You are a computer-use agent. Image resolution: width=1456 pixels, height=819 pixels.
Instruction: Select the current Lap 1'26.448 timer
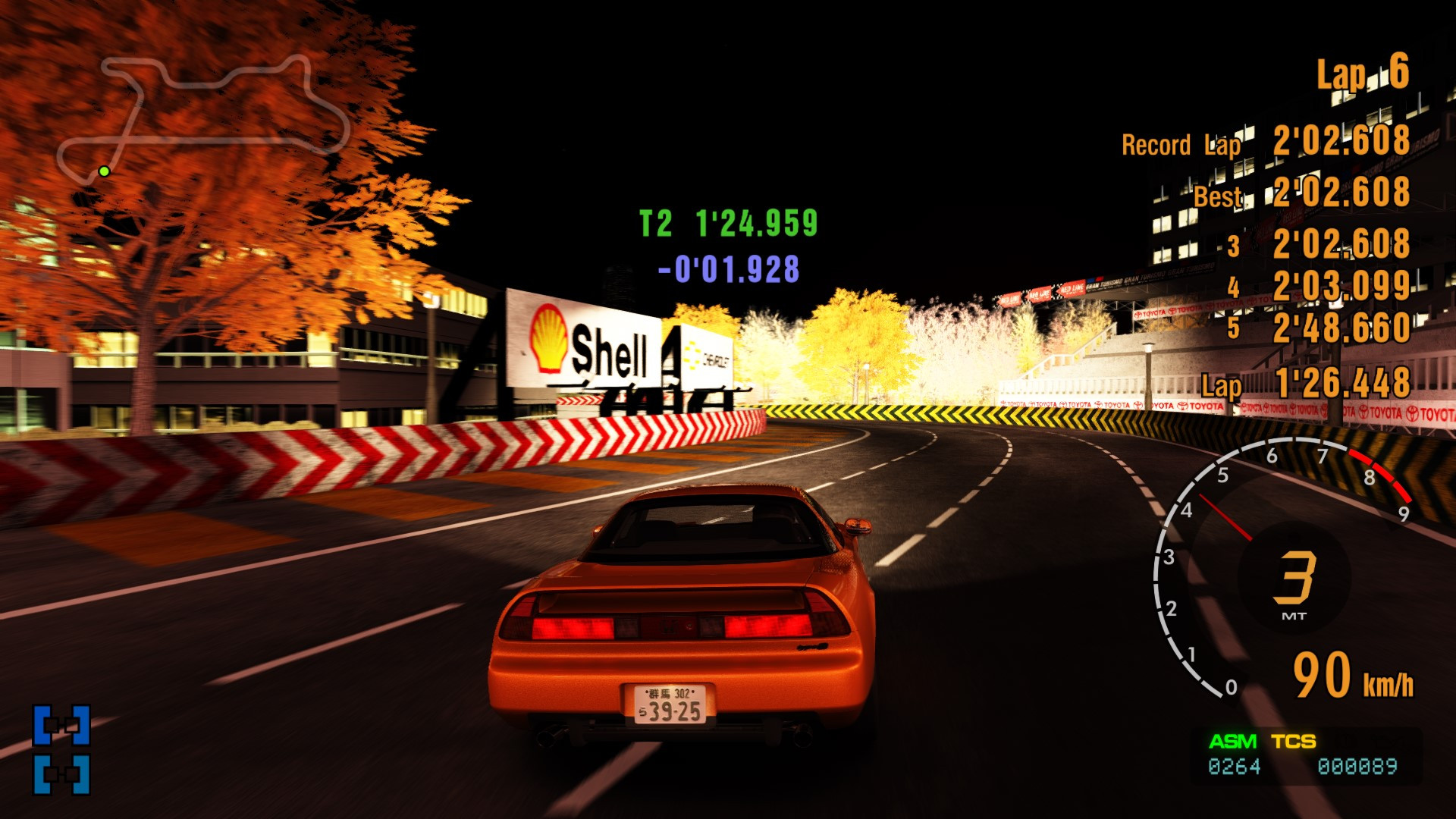[1335, 387]
